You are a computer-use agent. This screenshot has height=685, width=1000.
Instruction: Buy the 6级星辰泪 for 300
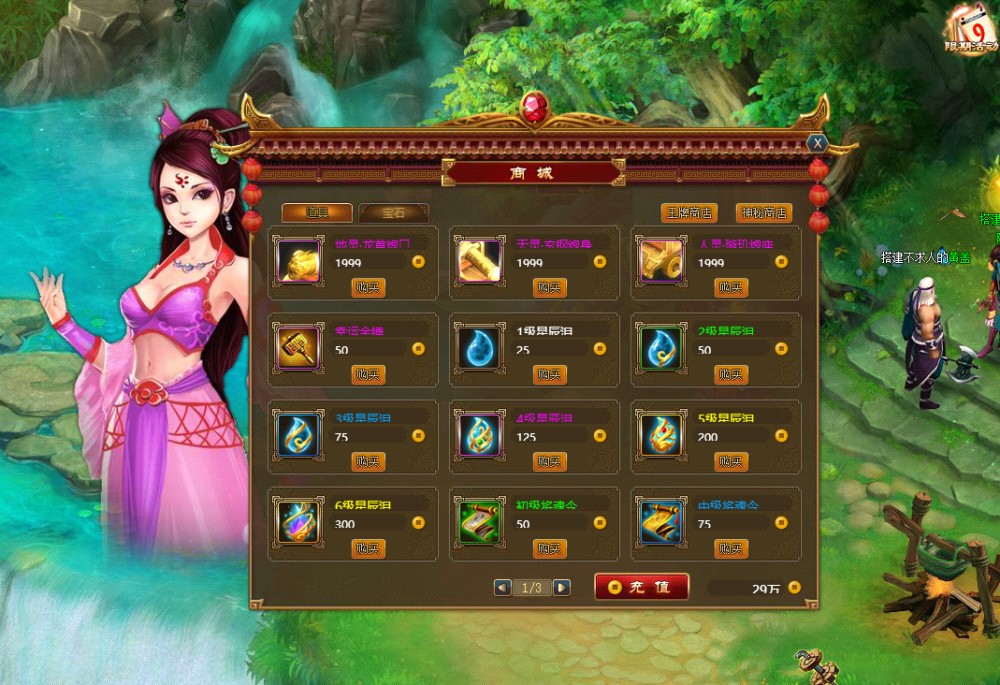tap(368, 549)
